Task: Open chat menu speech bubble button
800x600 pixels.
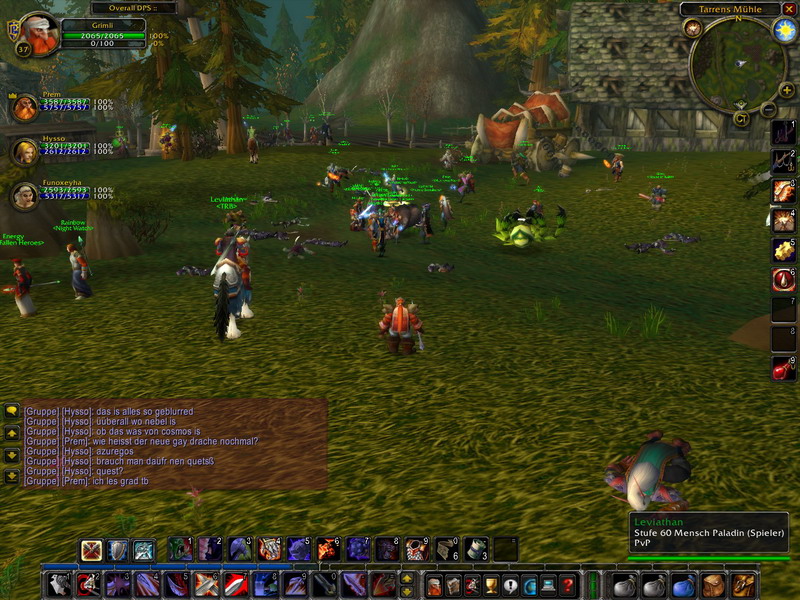Action: tap(12, 410)
